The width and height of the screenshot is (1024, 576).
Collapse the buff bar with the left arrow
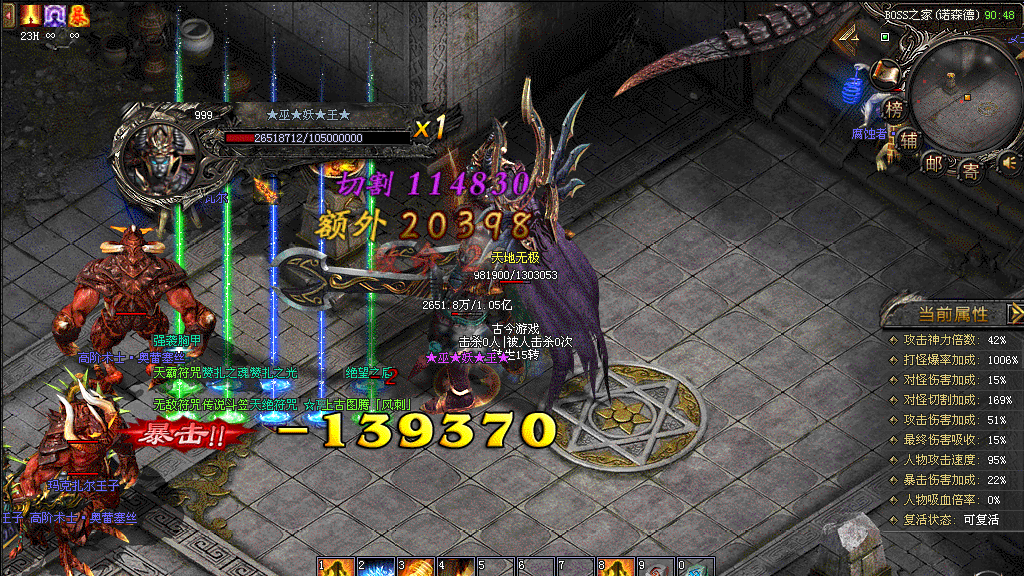[x=8, y=15]
